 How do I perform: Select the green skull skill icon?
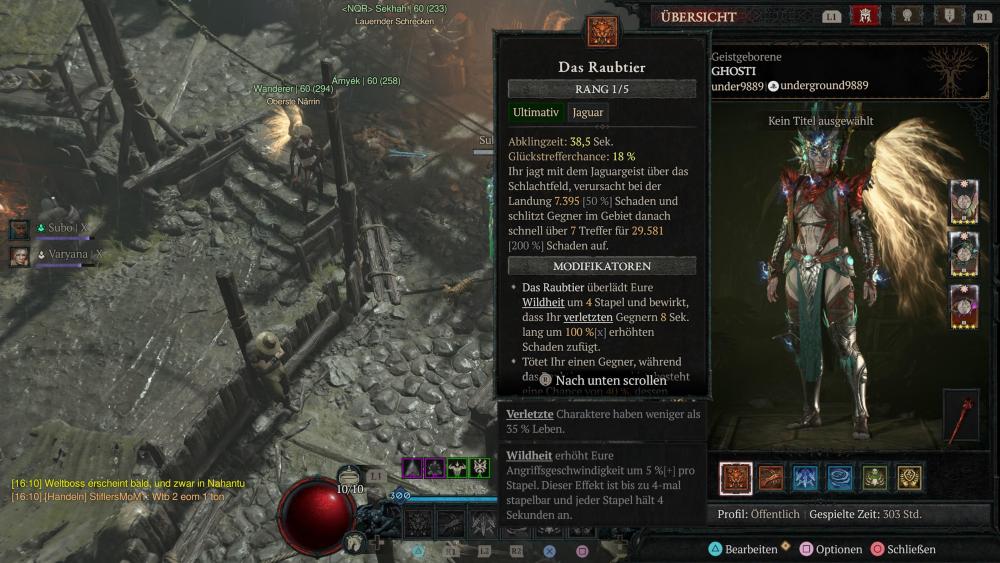875,477
